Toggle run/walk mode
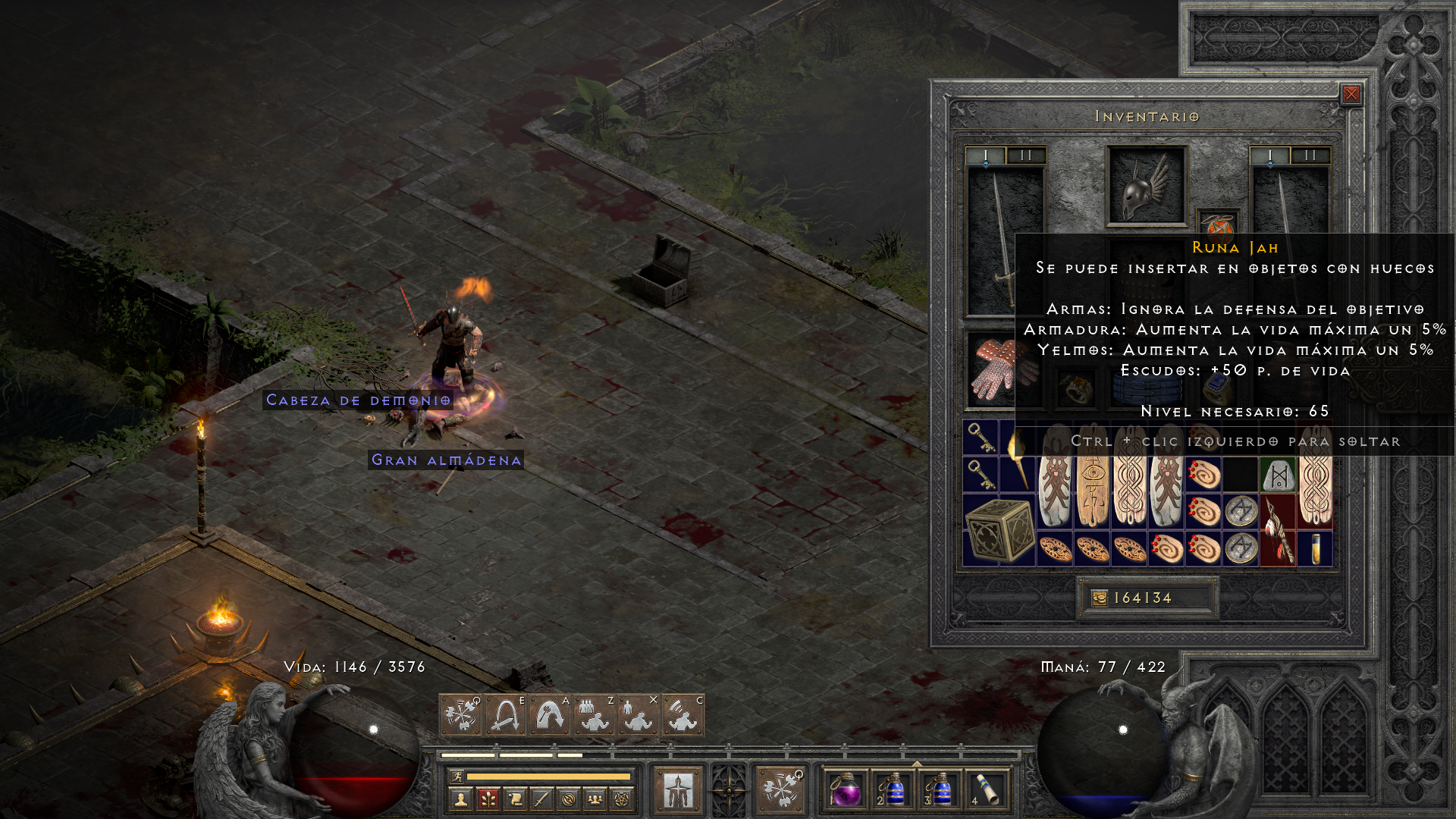1456x819 pixels. (457, 777)
